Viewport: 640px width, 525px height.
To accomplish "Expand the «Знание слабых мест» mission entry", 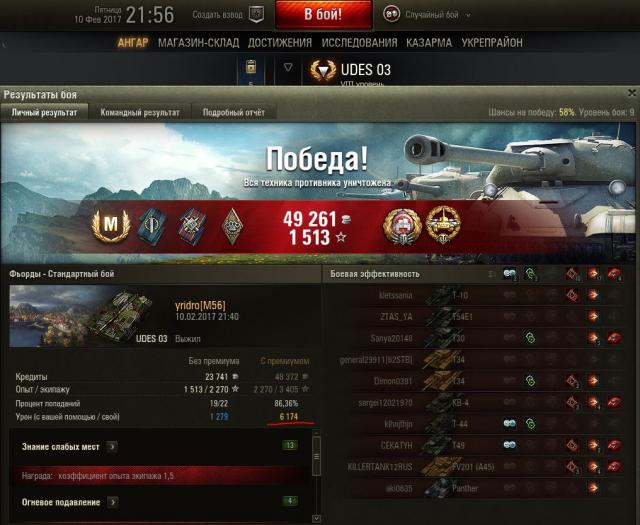I will click(x=113, y=446).
